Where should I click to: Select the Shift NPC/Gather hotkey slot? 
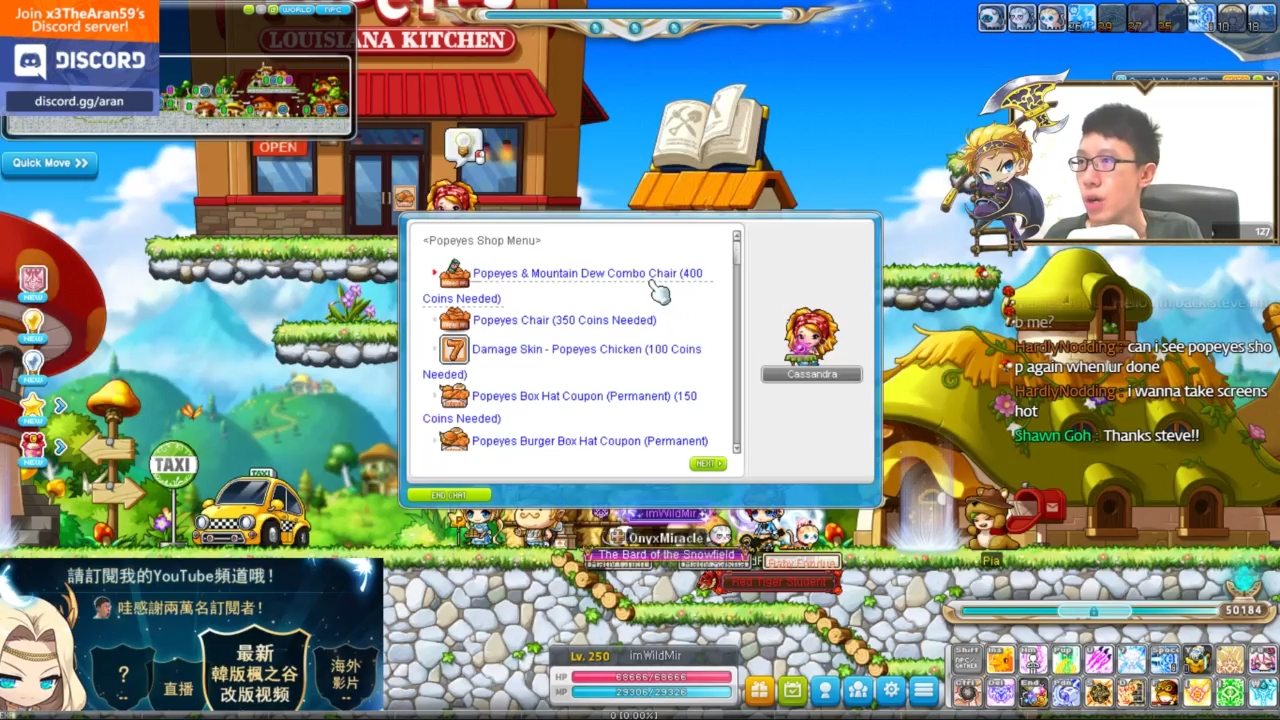pos(967,660)
